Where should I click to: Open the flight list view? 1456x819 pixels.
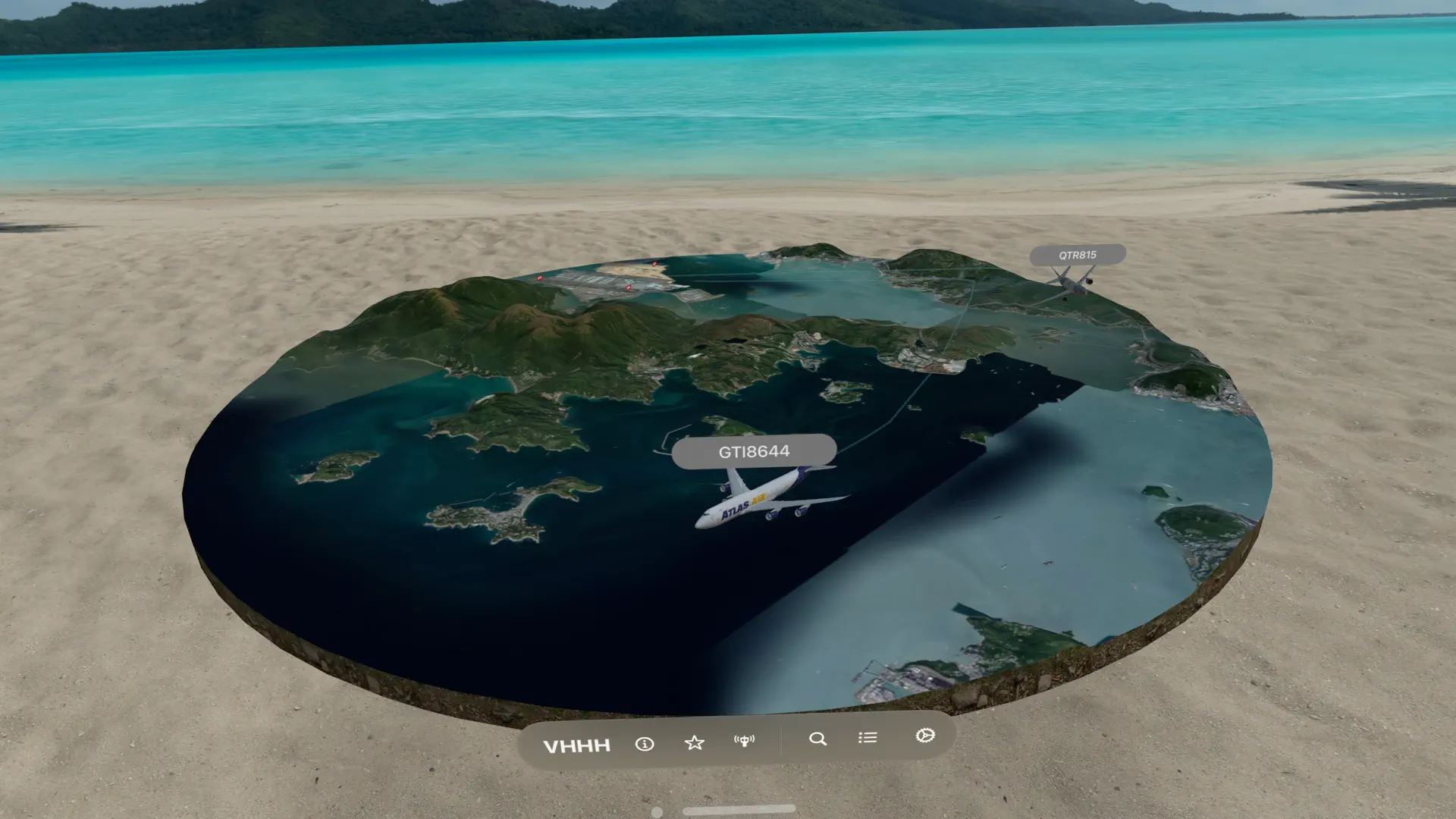point(867,736)
